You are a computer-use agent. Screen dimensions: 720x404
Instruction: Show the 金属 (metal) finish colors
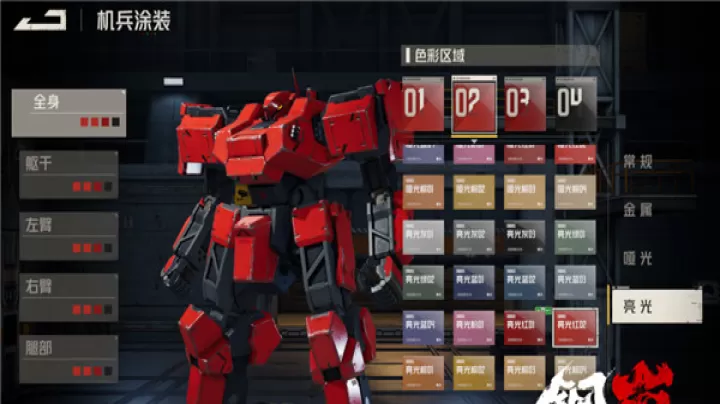pos(637,210)
